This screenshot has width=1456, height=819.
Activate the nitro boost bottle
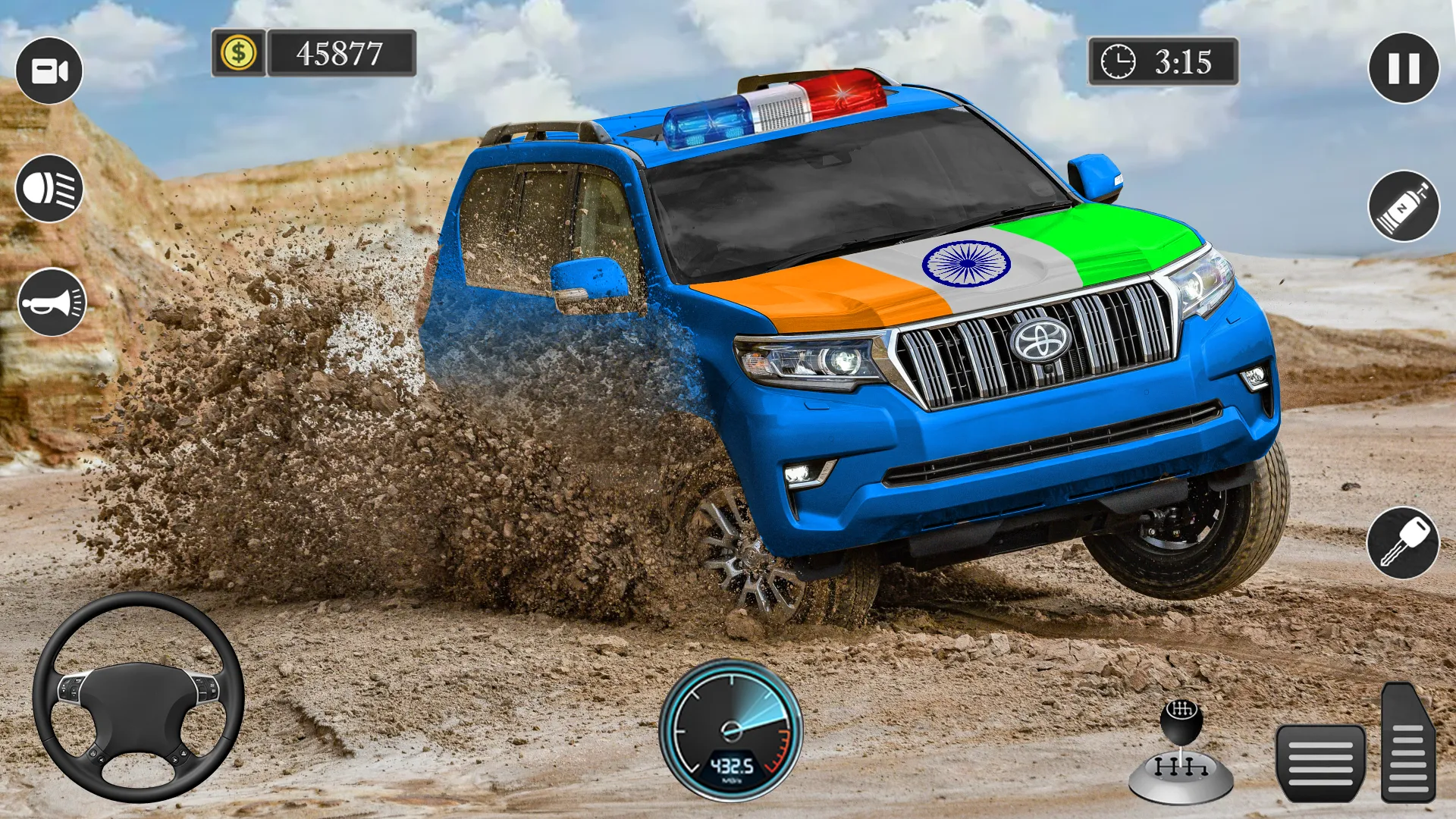pyautogui.click(x=1403, y=206)
